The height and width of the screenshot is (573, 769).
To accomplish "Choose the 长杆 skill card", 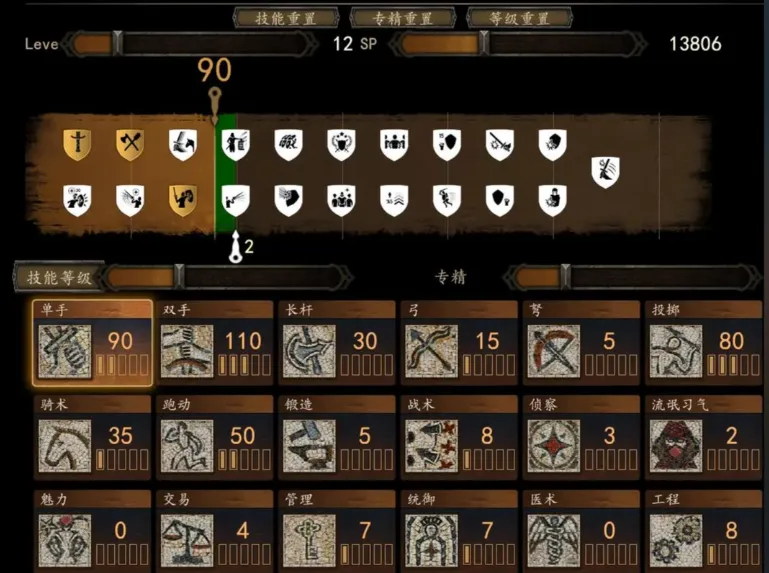I will [337, 343].
